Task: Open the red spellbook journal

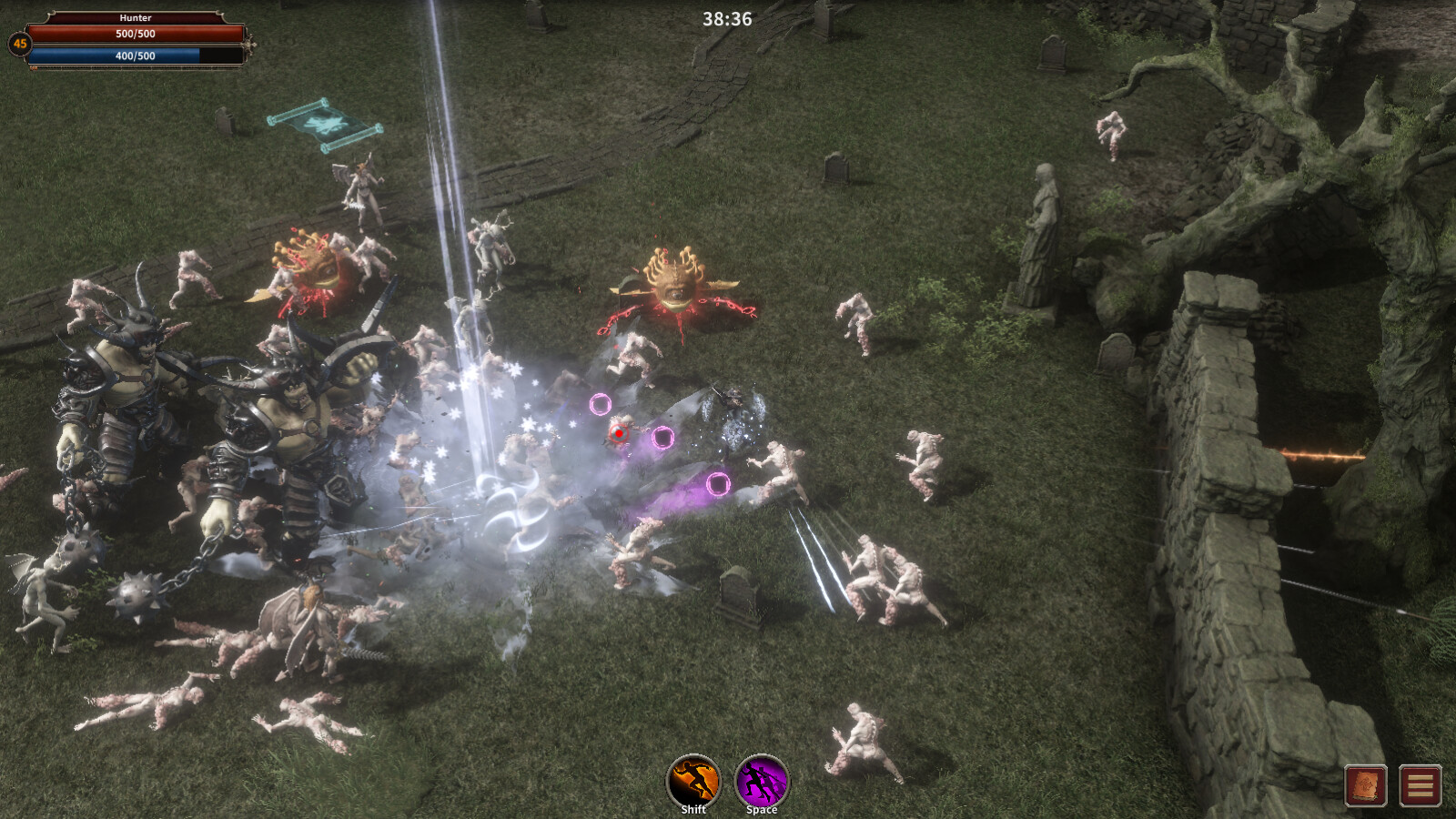Action: pos(1366,785)
